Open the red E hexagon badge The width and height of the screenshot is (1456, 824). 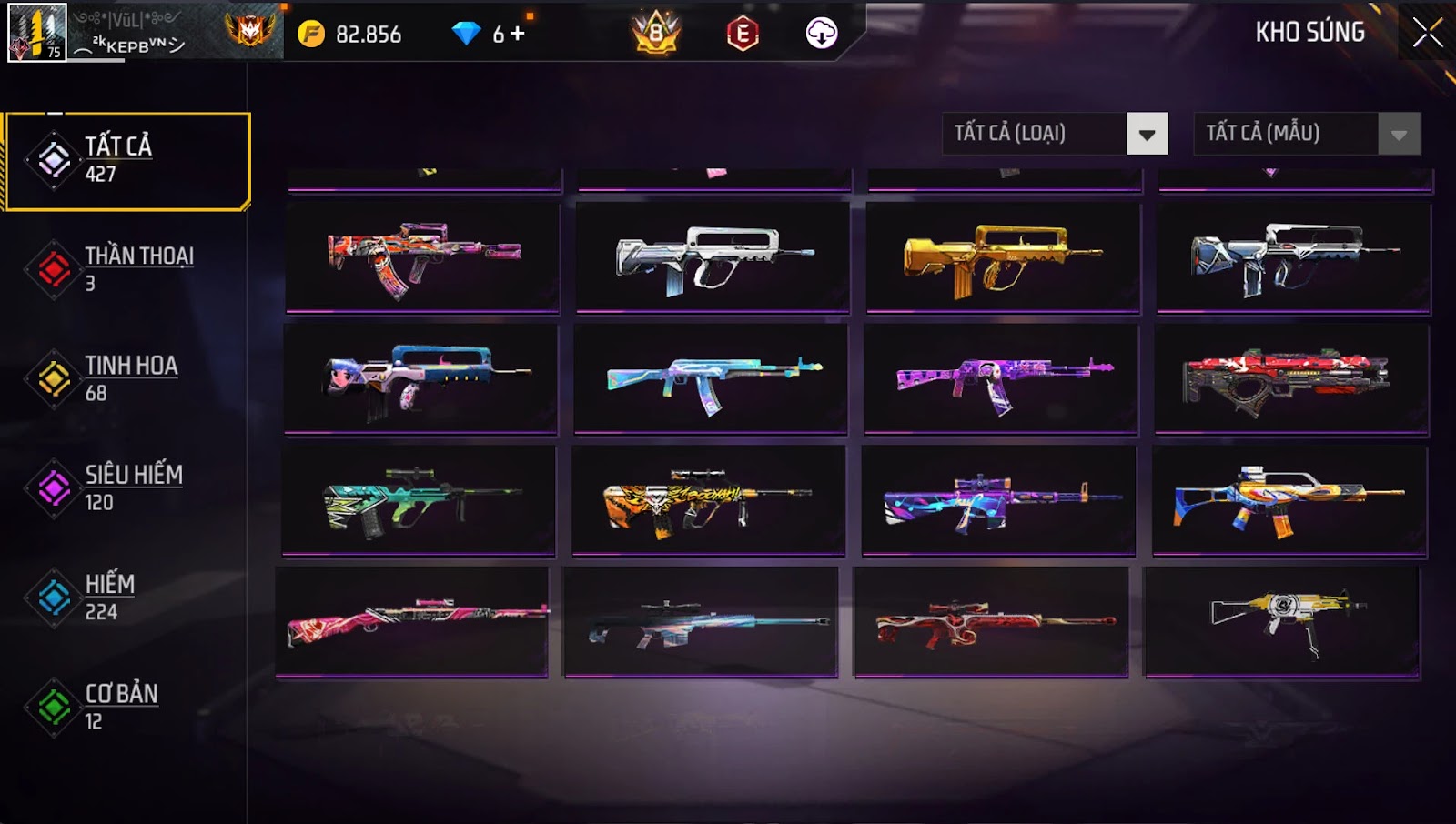pos(743,34)
